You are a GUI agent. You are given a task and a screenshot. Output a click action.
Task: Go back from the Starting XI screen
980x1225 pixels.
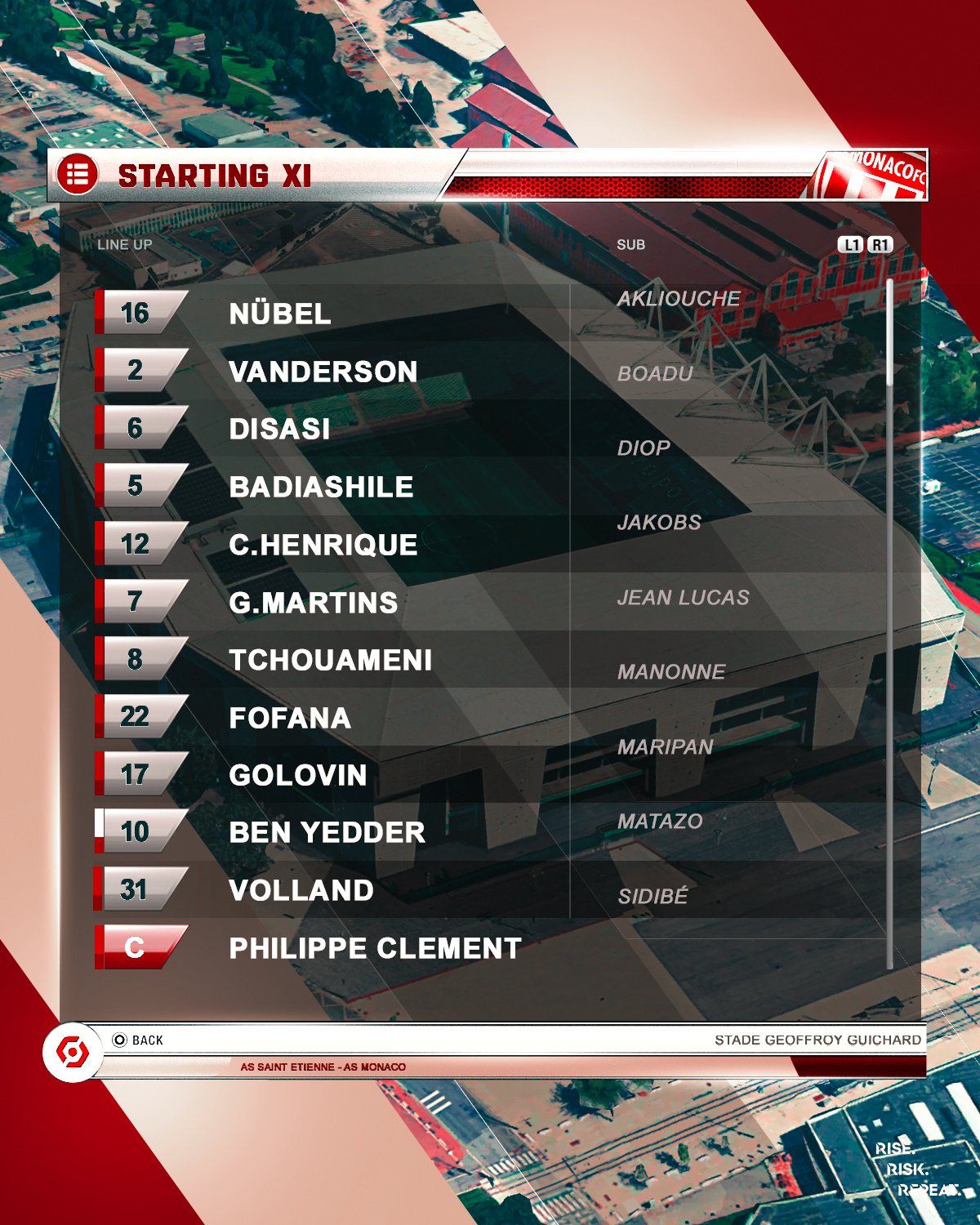click(139, 1040)
